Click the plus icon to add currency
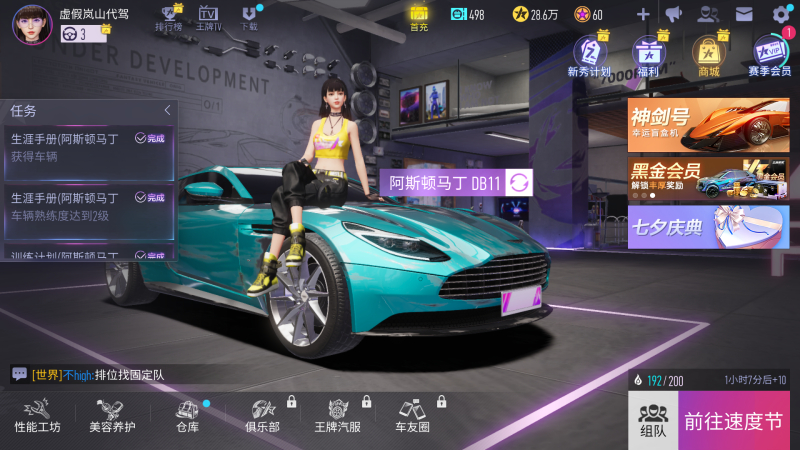800x450 pixels. tap(643, 14)
